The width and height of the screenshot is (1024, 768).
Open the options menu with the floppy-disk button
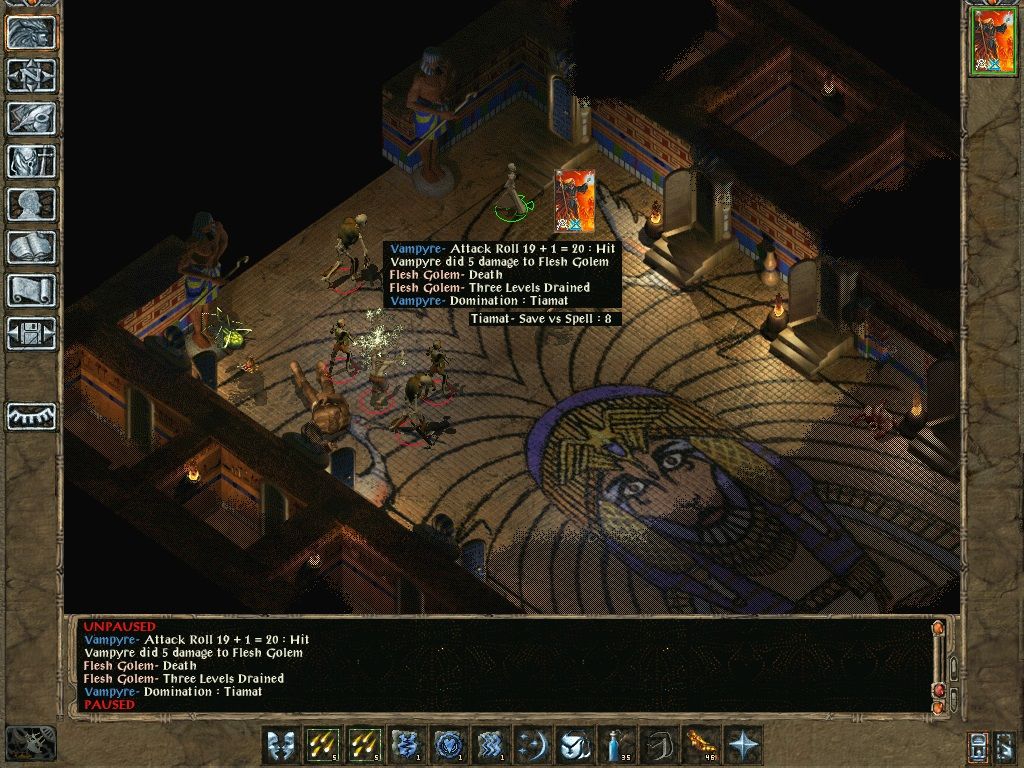click(x=31, y=333)
